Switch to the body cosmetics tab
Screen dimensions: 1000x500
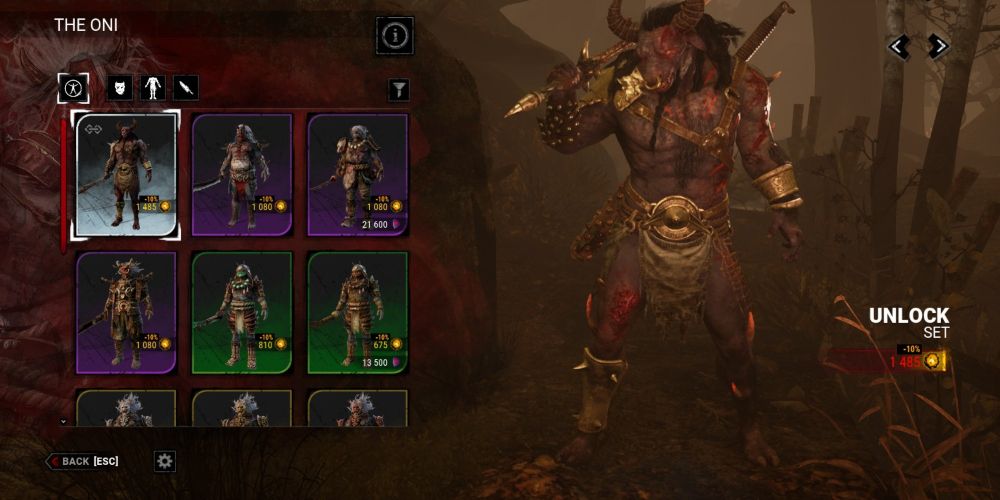153,88
